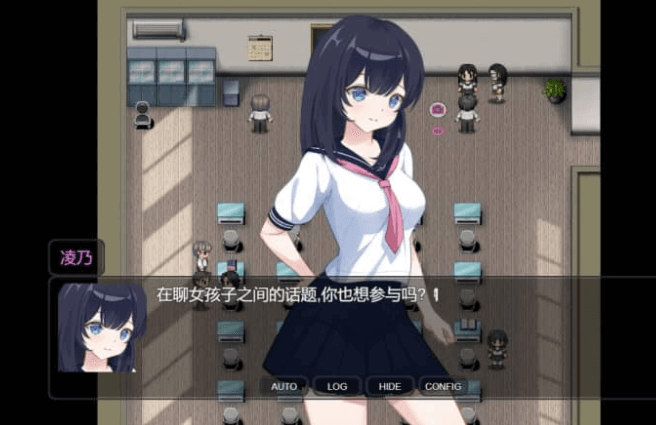This screenshot has width=656, height=425.
Task: Open the CONFIG settings
Action: coord(443,386)
